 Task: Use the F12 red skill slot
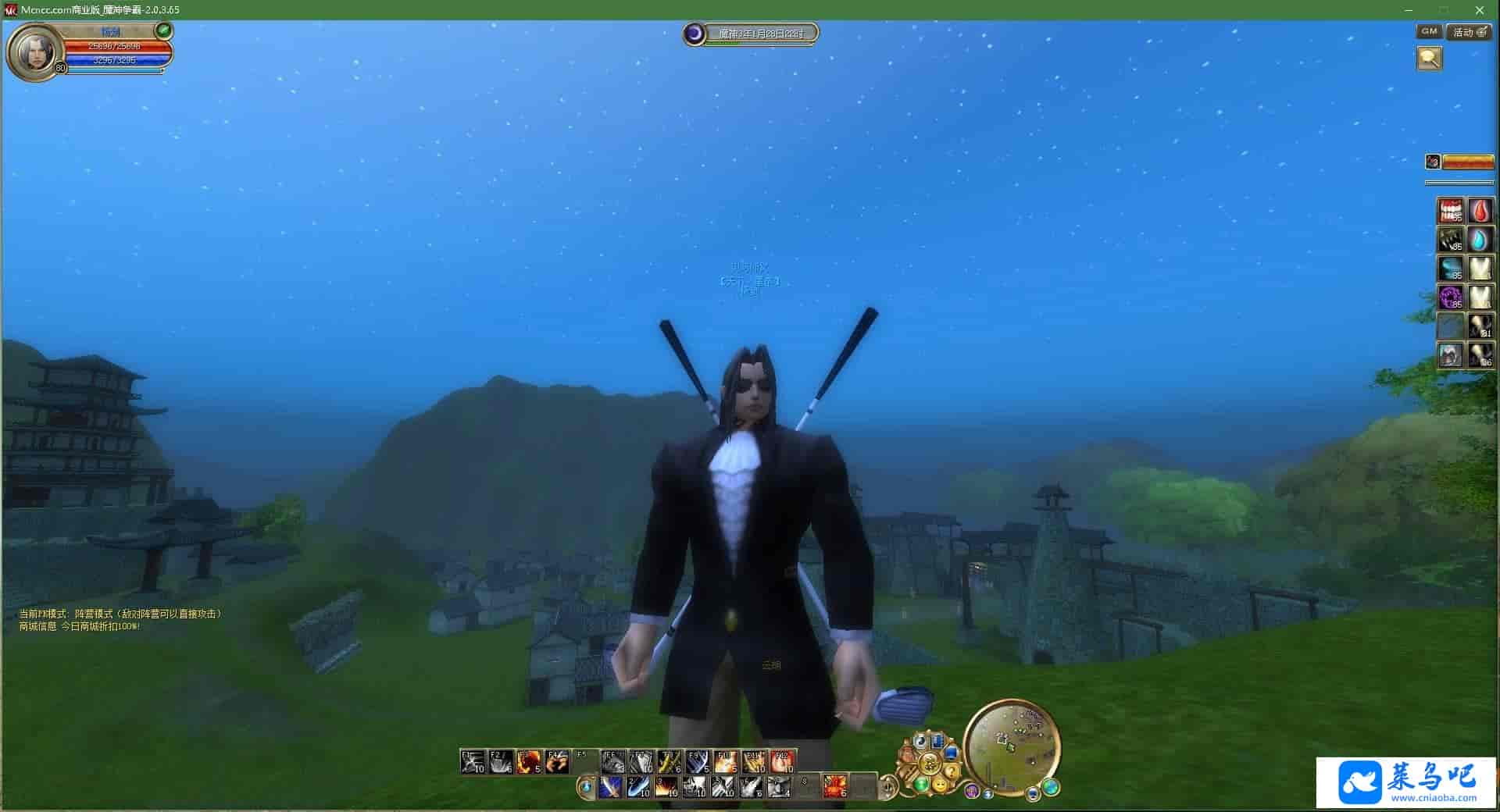(782, 761)
